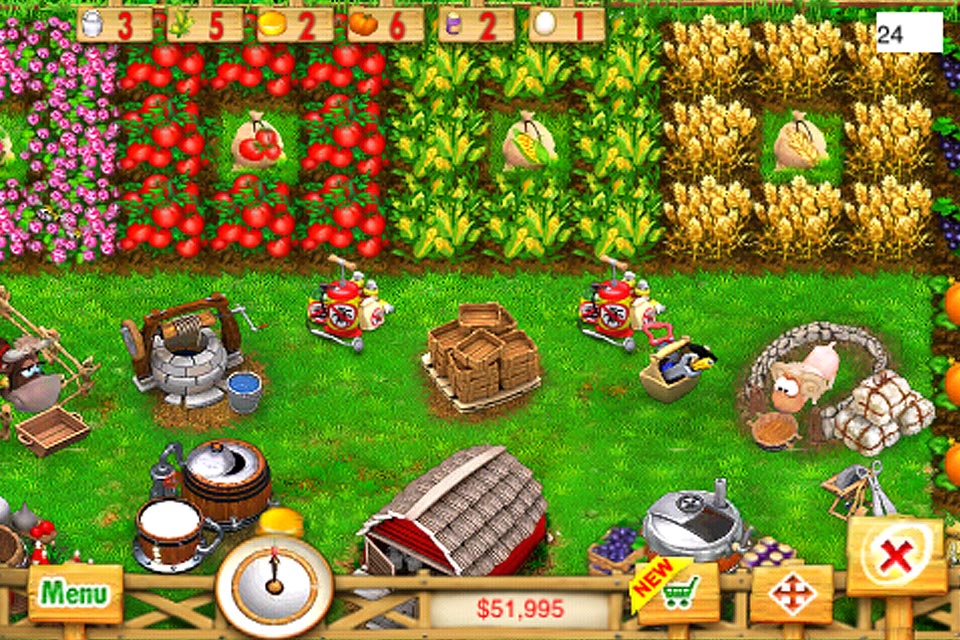
Task: Open the Menu button
Action: click(75, 593)
